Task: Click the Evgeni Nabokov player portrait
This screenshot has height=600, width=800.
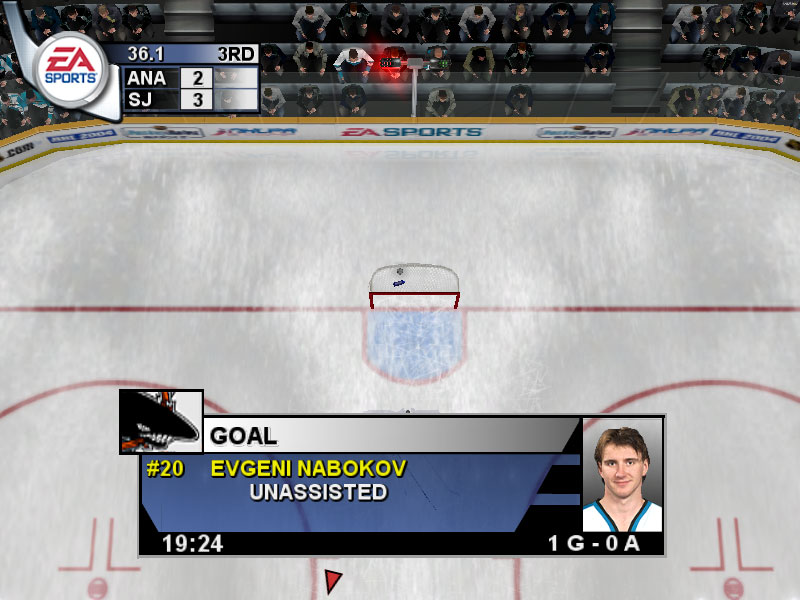Action: (622, 474)
